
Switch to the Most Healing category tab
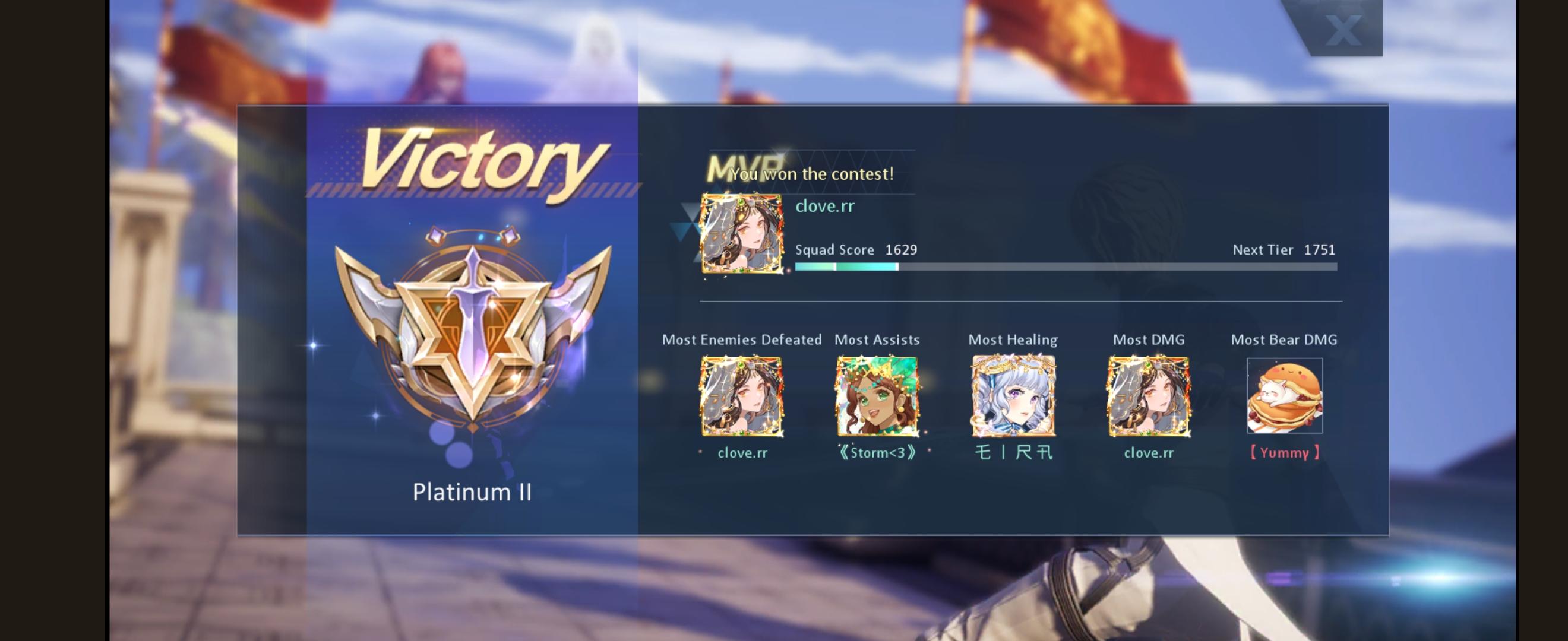(1013, 339)
